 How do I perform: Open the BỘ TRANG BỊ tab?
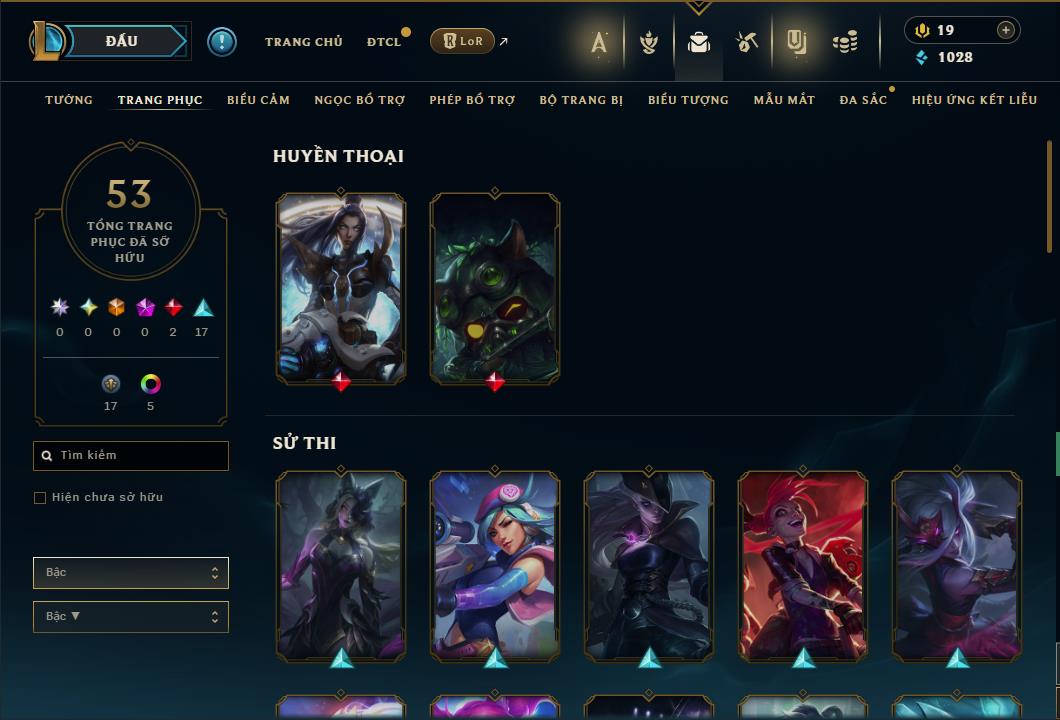pos(581,100)
